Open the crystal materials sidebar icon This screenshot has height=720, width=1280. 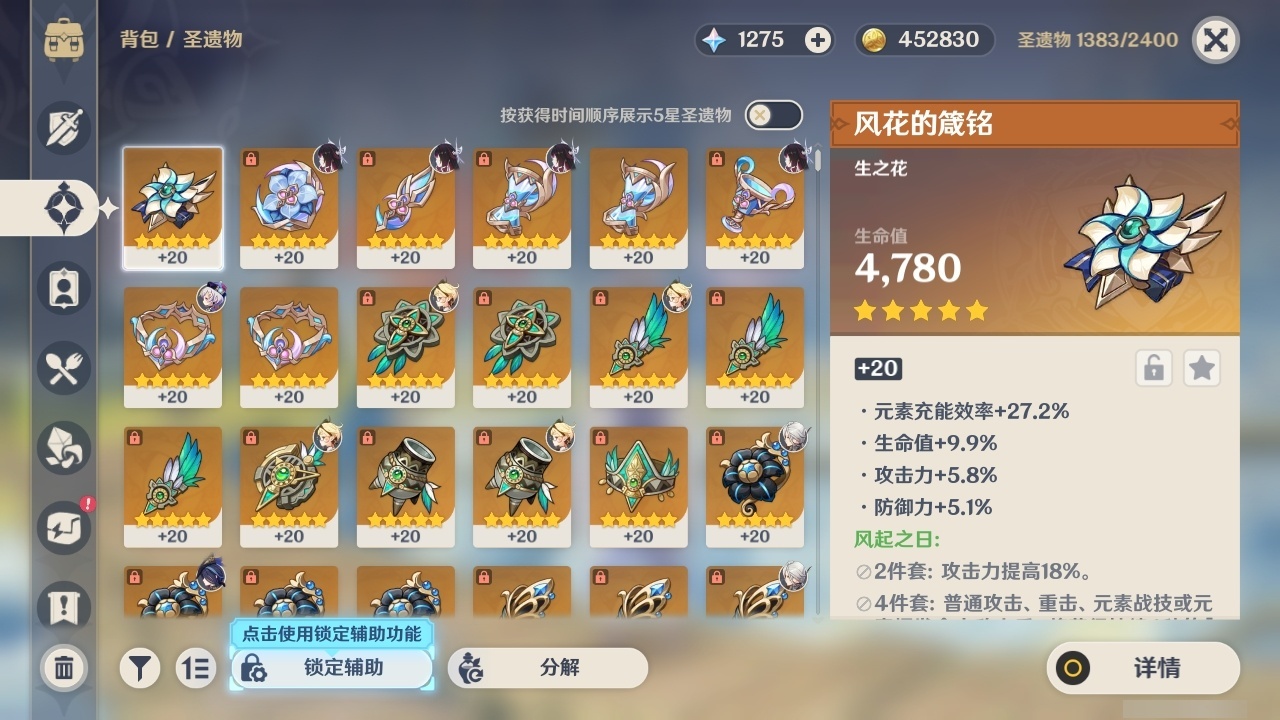pos(64,448)
